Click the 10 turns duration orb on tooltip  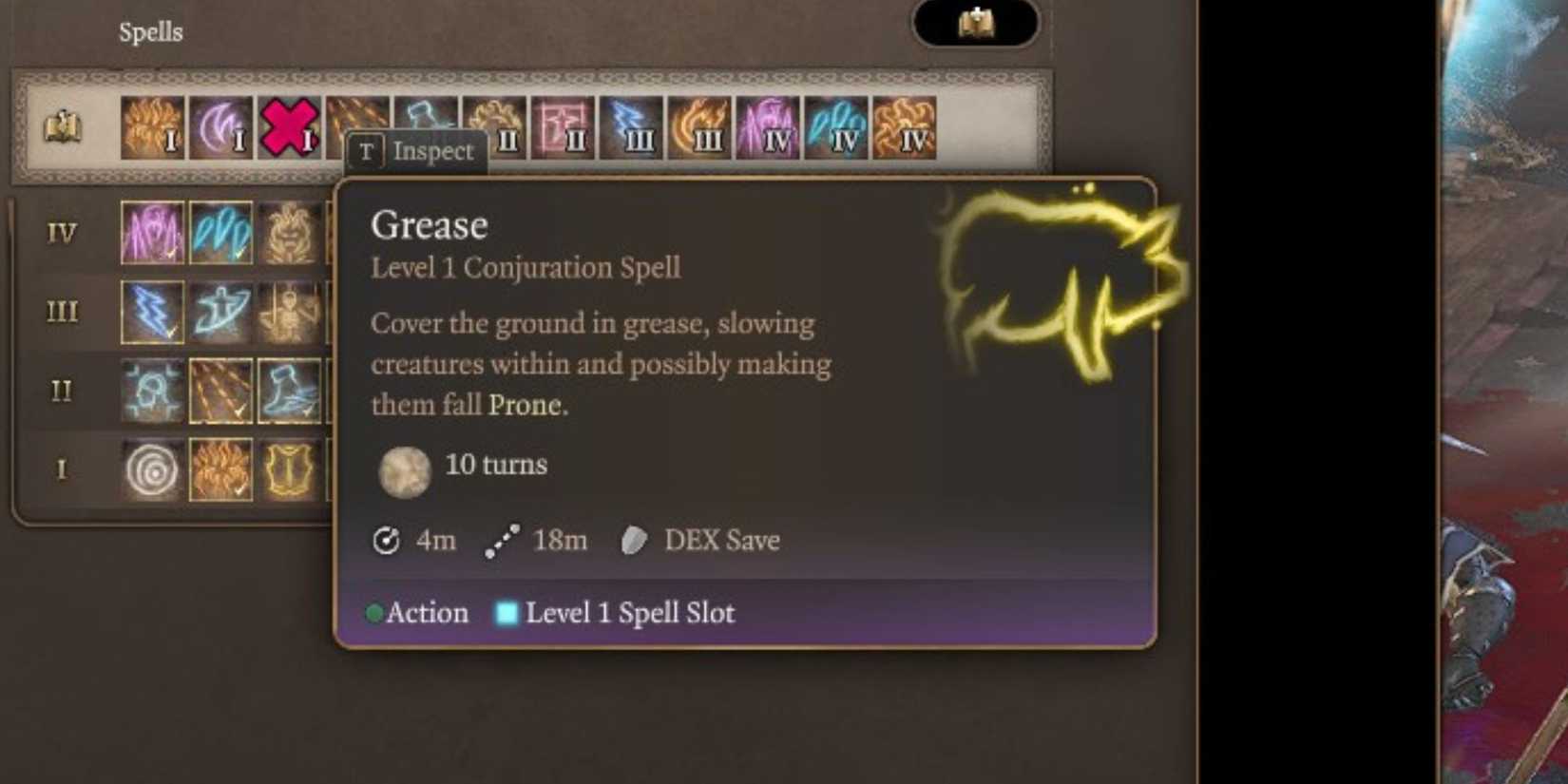[405, 472]
